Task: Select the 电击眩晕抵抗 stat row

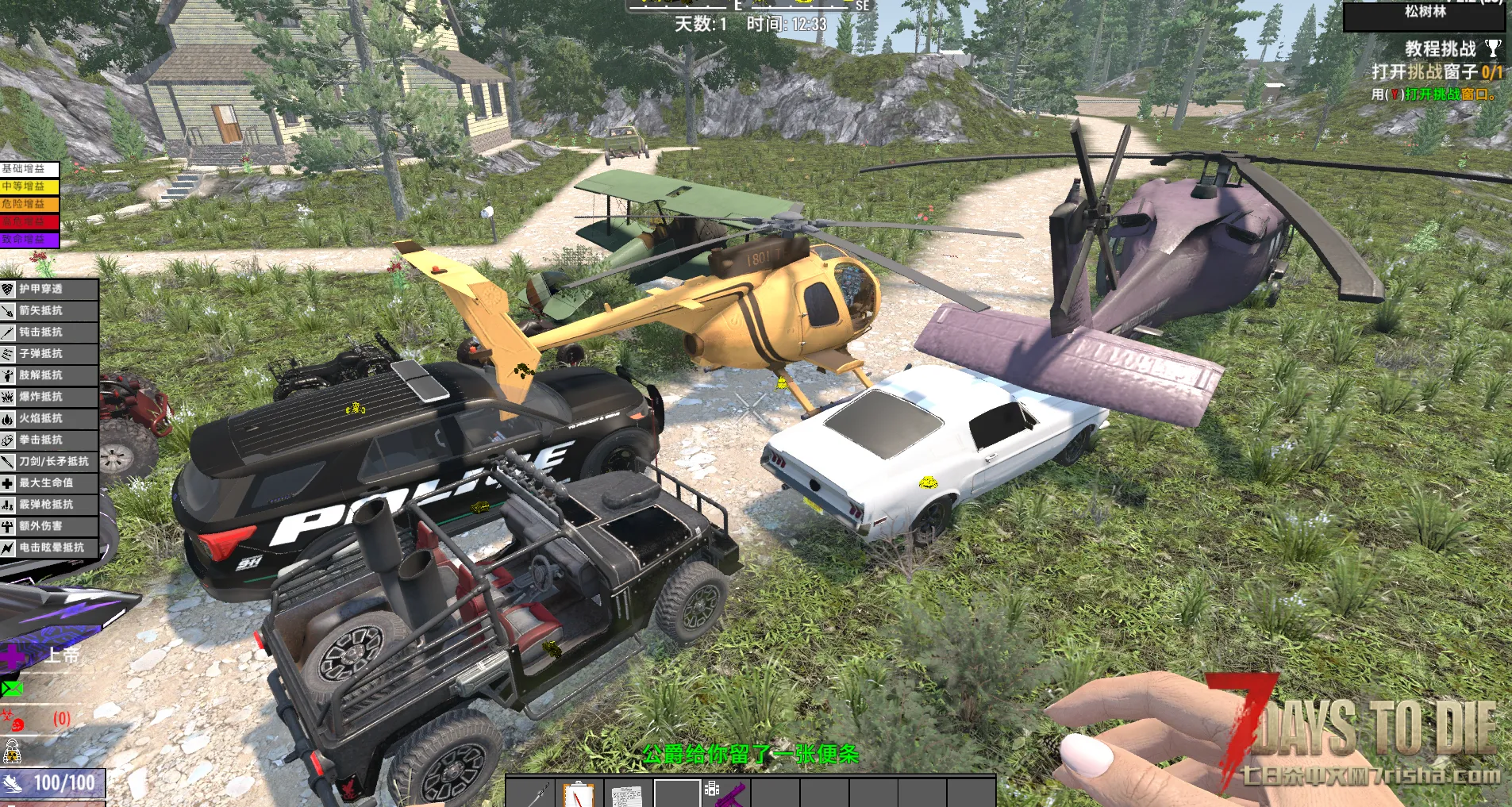Action: [x=49, y=548]
